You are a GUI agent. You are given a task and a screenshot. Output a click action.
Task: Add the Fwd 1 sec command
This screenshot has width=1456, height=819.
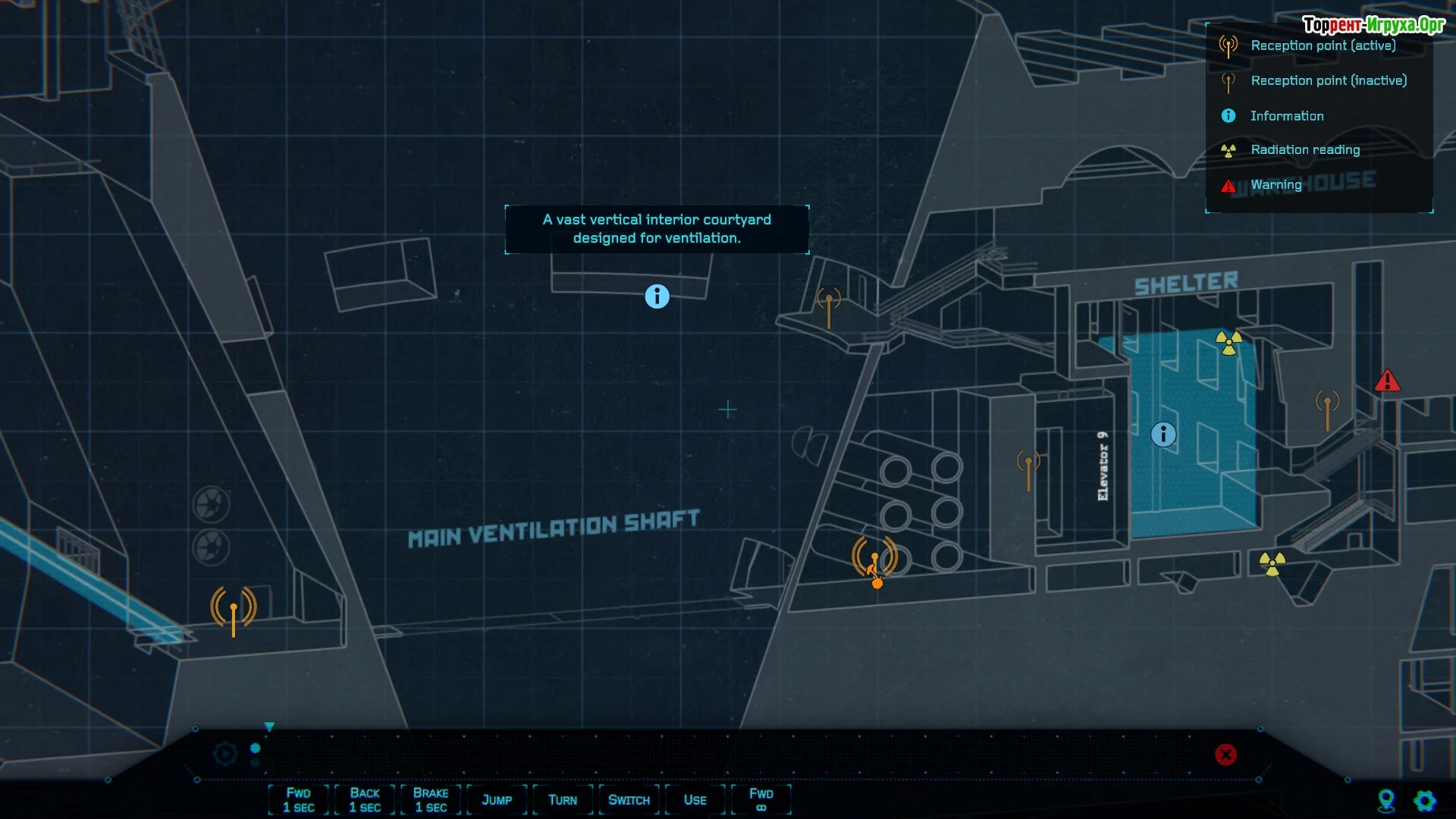click(298, 800)
